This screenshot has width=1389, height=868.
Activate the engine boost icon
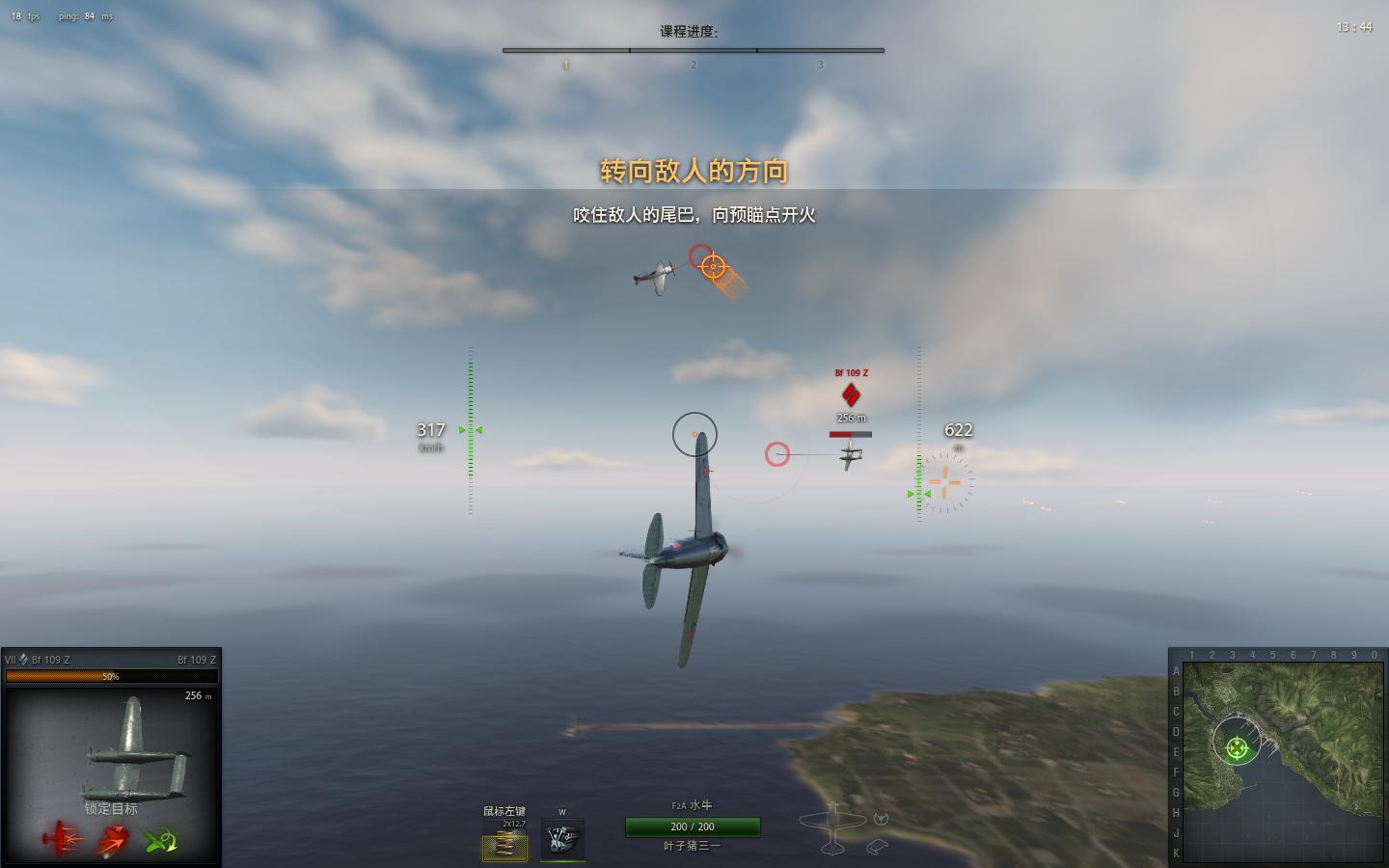(x=562, y=839)
